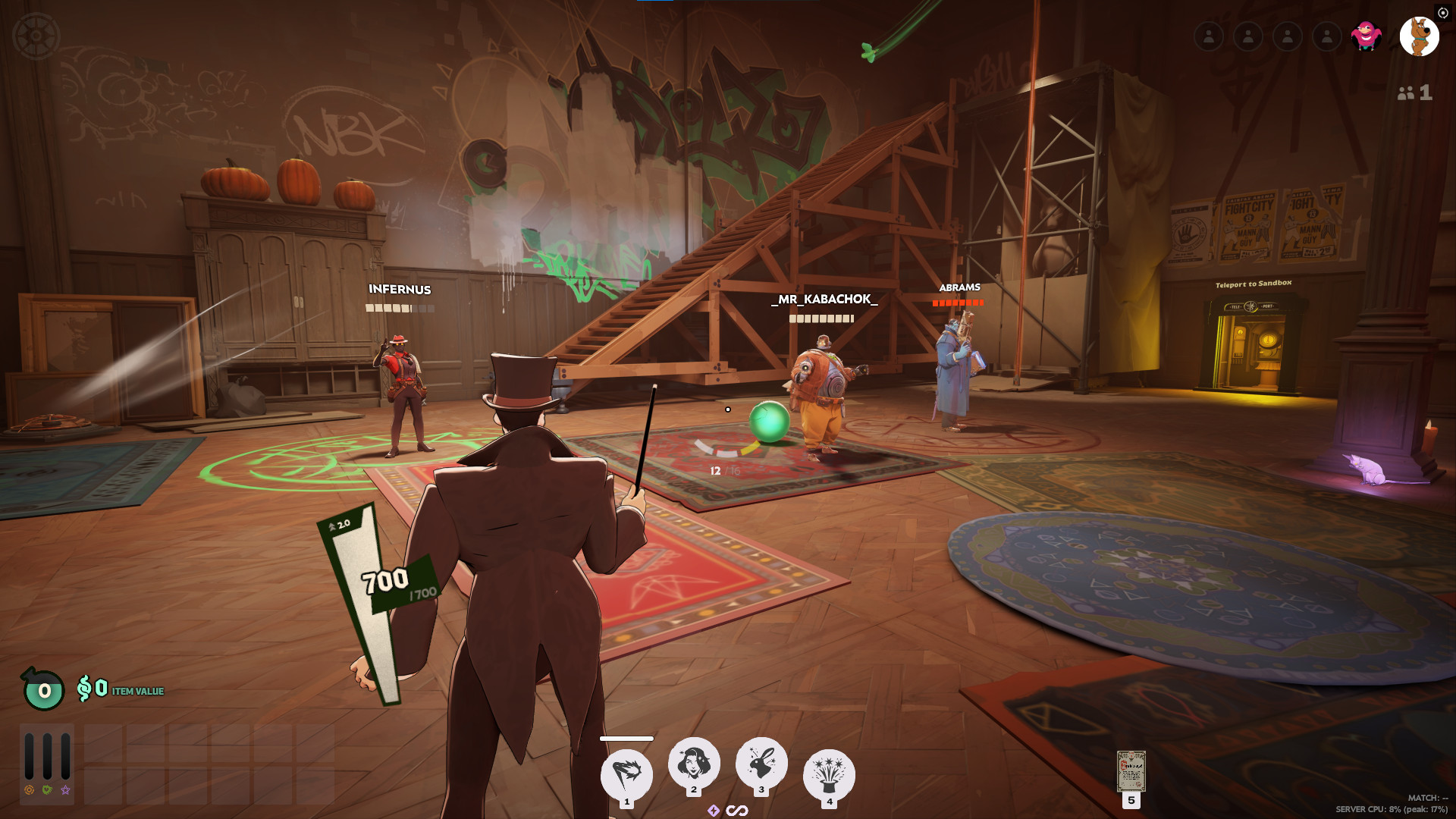
Task: Cast the top hat fireworks ultimate ability
Action: [829, 774]
